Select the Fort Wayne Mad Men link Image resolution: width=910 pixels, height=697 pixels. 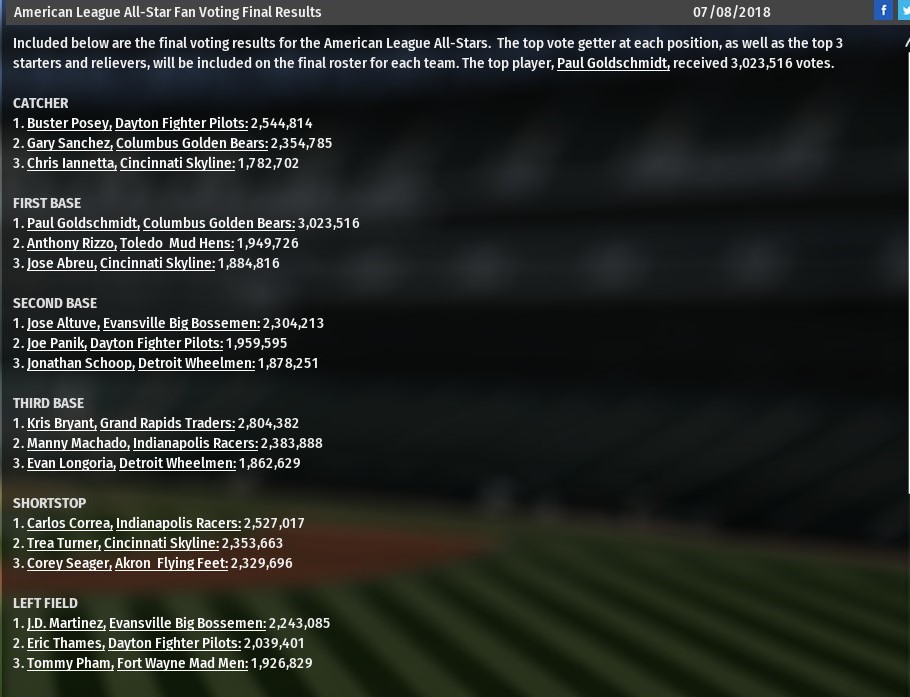click(182, 663)
